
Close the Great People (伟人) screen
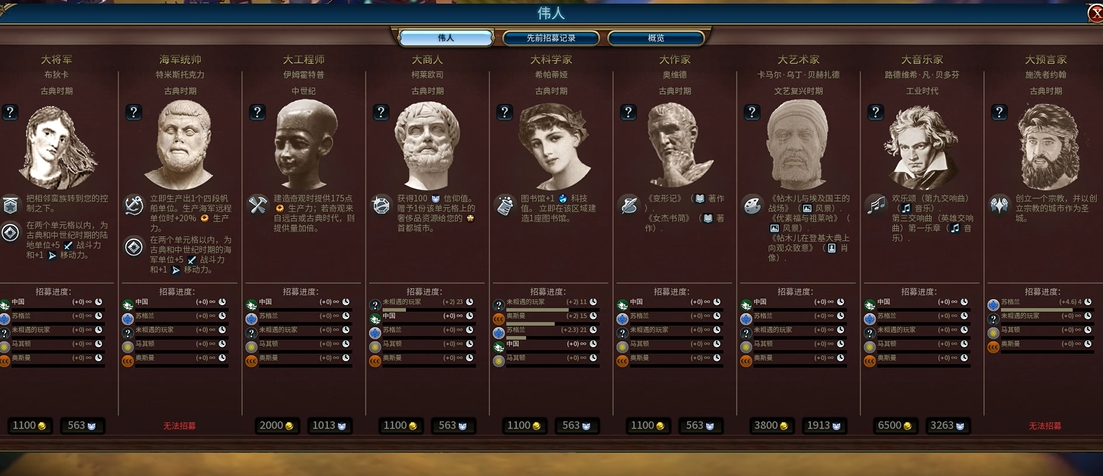coord(1094,13)
